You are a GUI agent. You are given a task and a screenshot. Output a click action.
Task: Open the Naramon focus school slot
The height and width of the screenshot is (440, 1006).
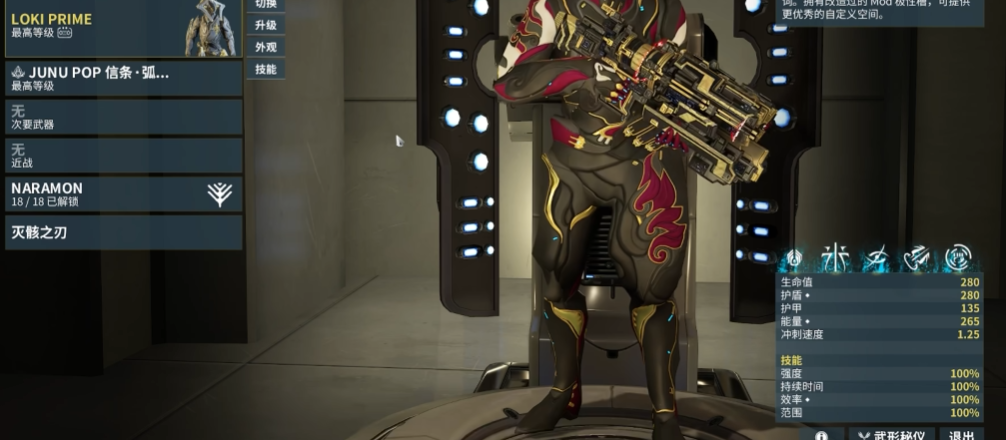[x=122, y=194]
